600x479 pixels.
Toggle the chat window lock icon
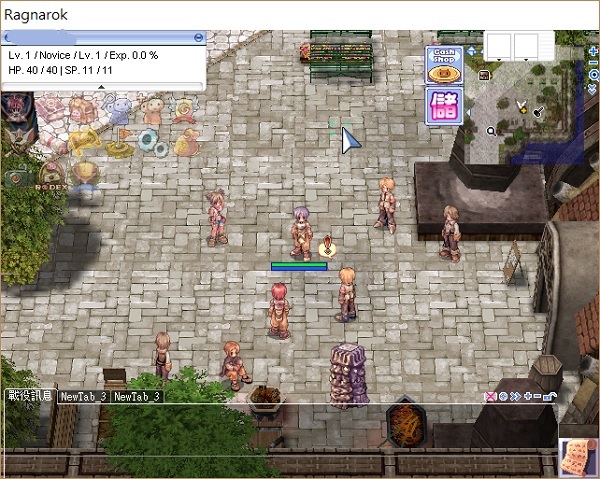pyautogui.click(x=551, y=396)
